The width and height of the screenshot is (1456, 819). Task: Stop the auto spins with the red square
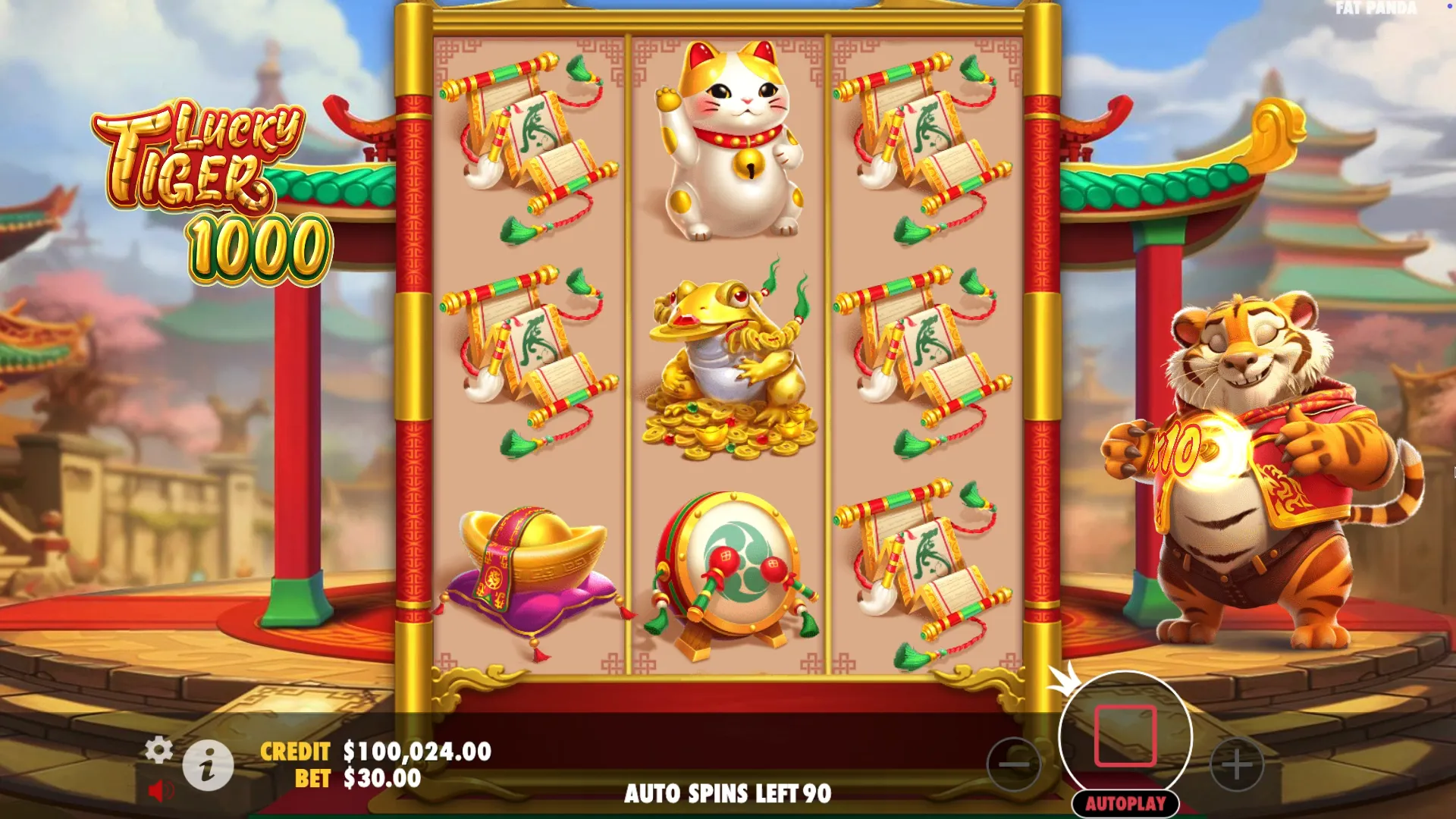tap(1125, 736)
